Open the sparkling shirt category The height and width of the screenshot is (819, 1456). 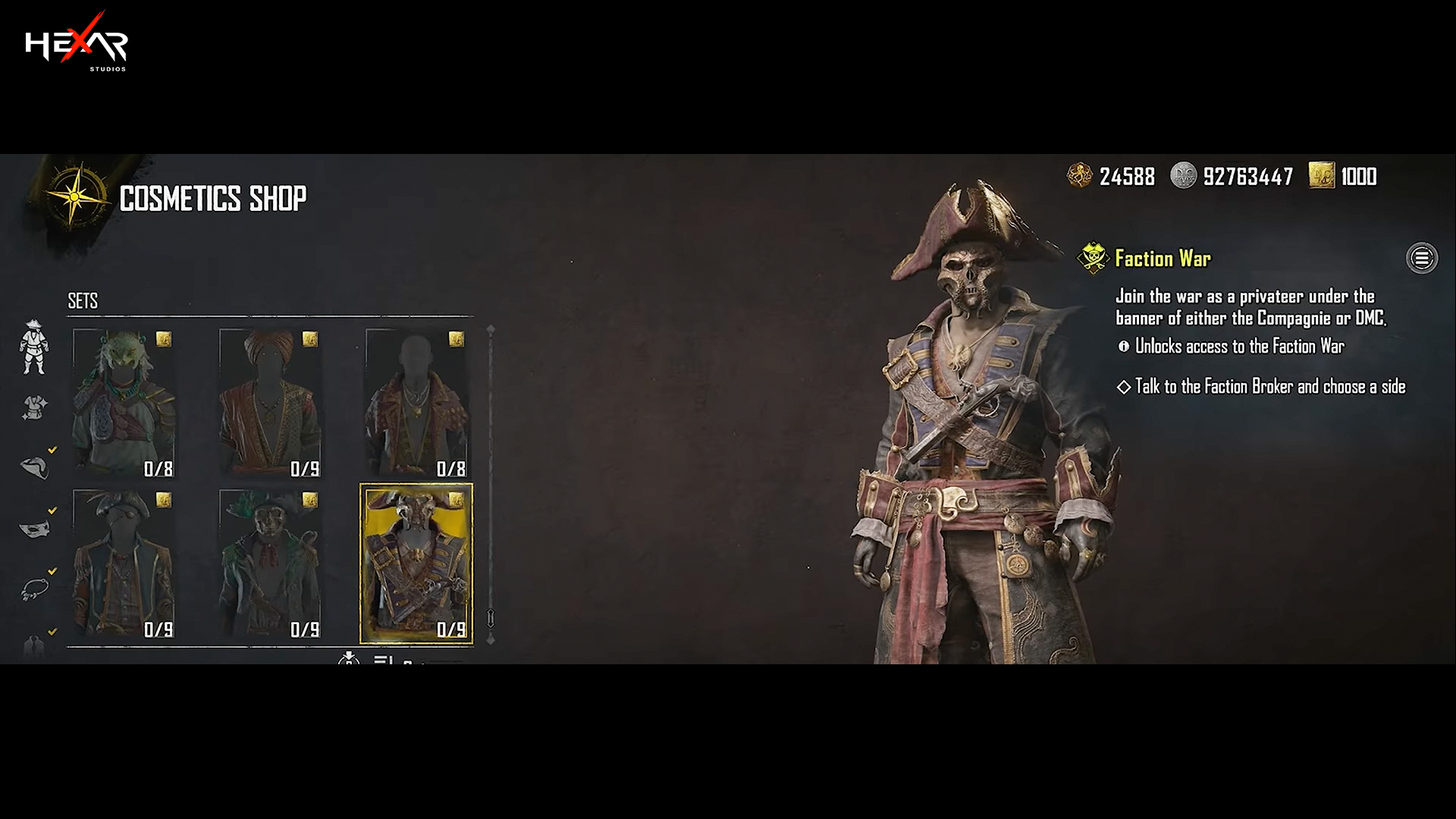[34, 408]
